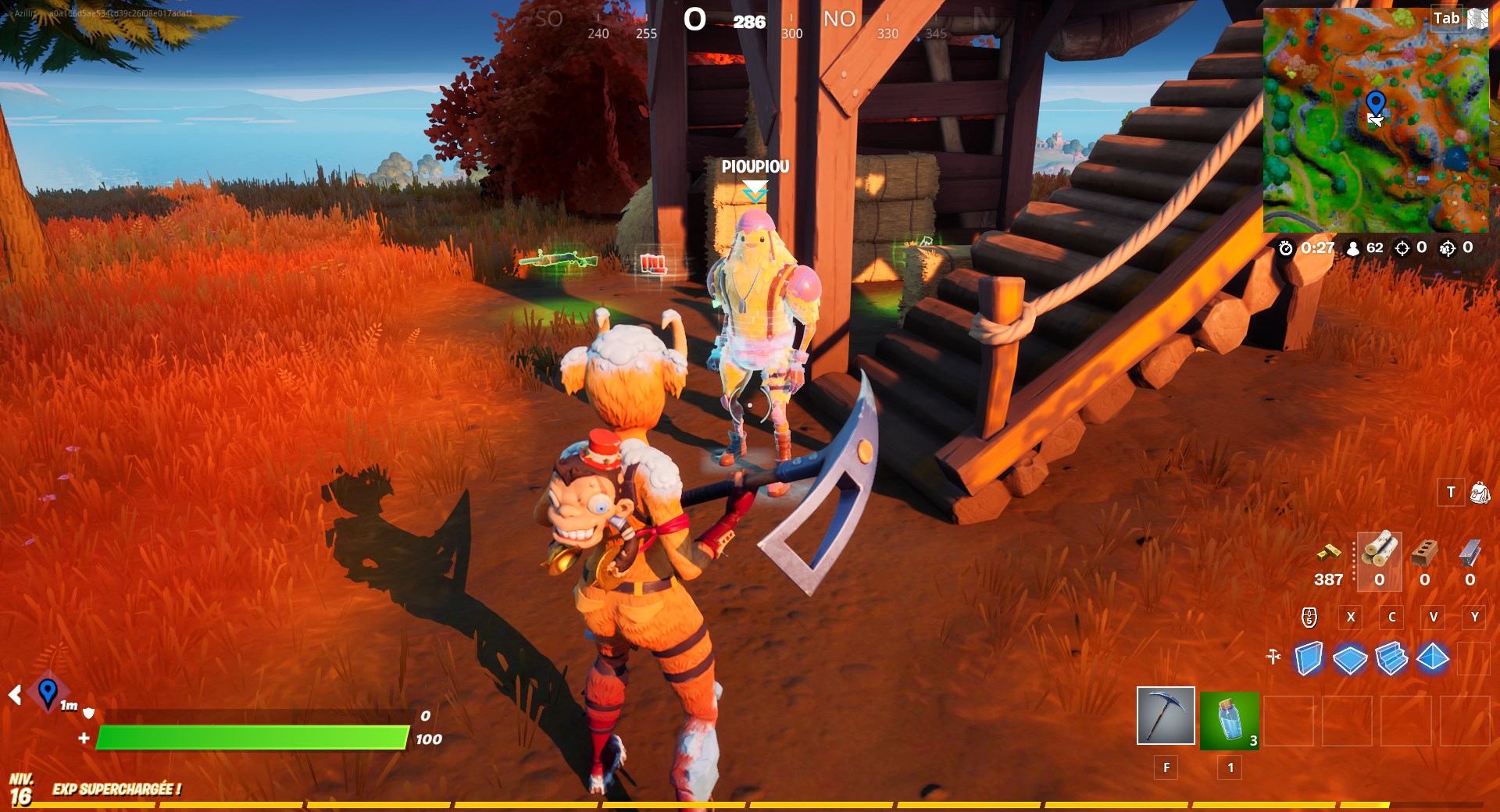1500x812 pixels.
Task: Click the blue waypoint pin on the minimap
Action: (x=1377, y=101)
